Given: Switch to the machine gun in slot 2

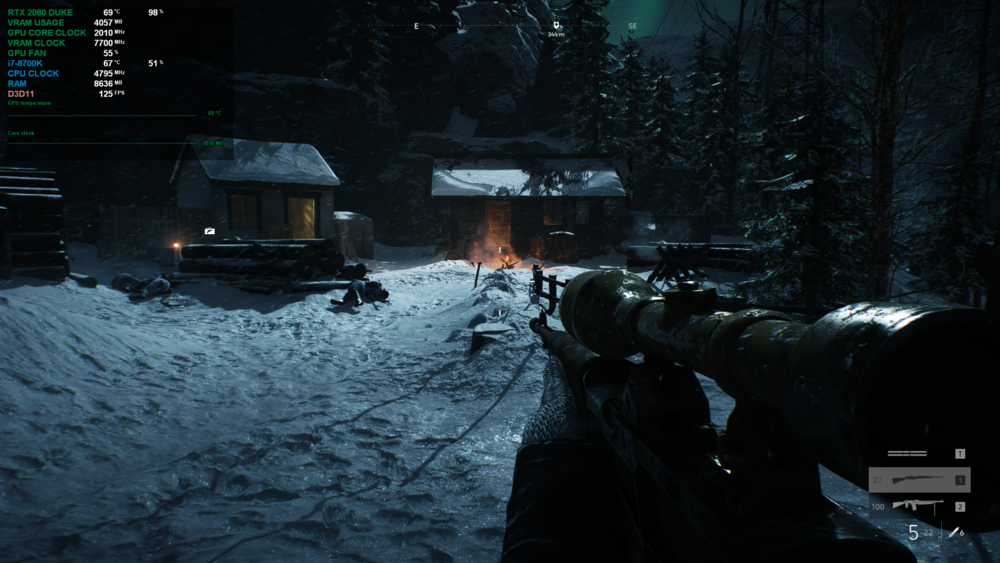Looking at the screenshot, I should click(x=919, y=506).
